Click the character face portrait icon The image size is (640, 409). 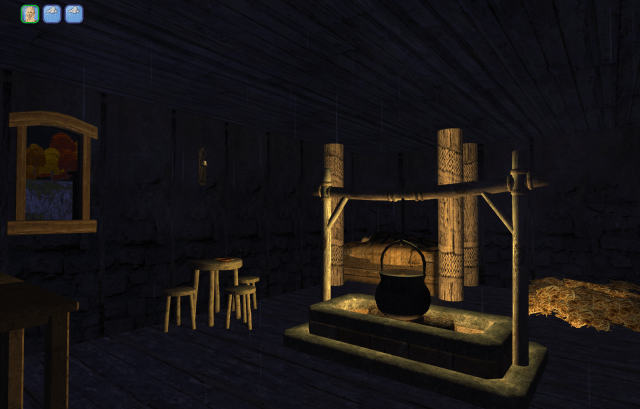(30, 14)
